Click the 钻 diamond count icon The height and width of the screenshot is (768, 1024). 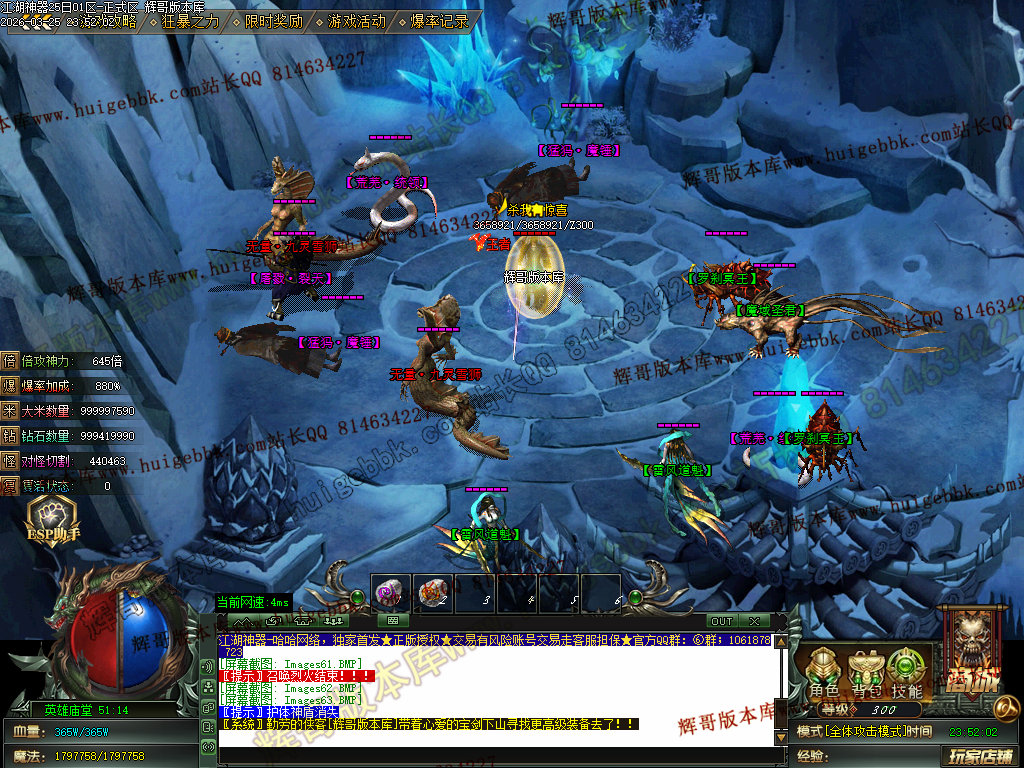click(x=10, y=436)
